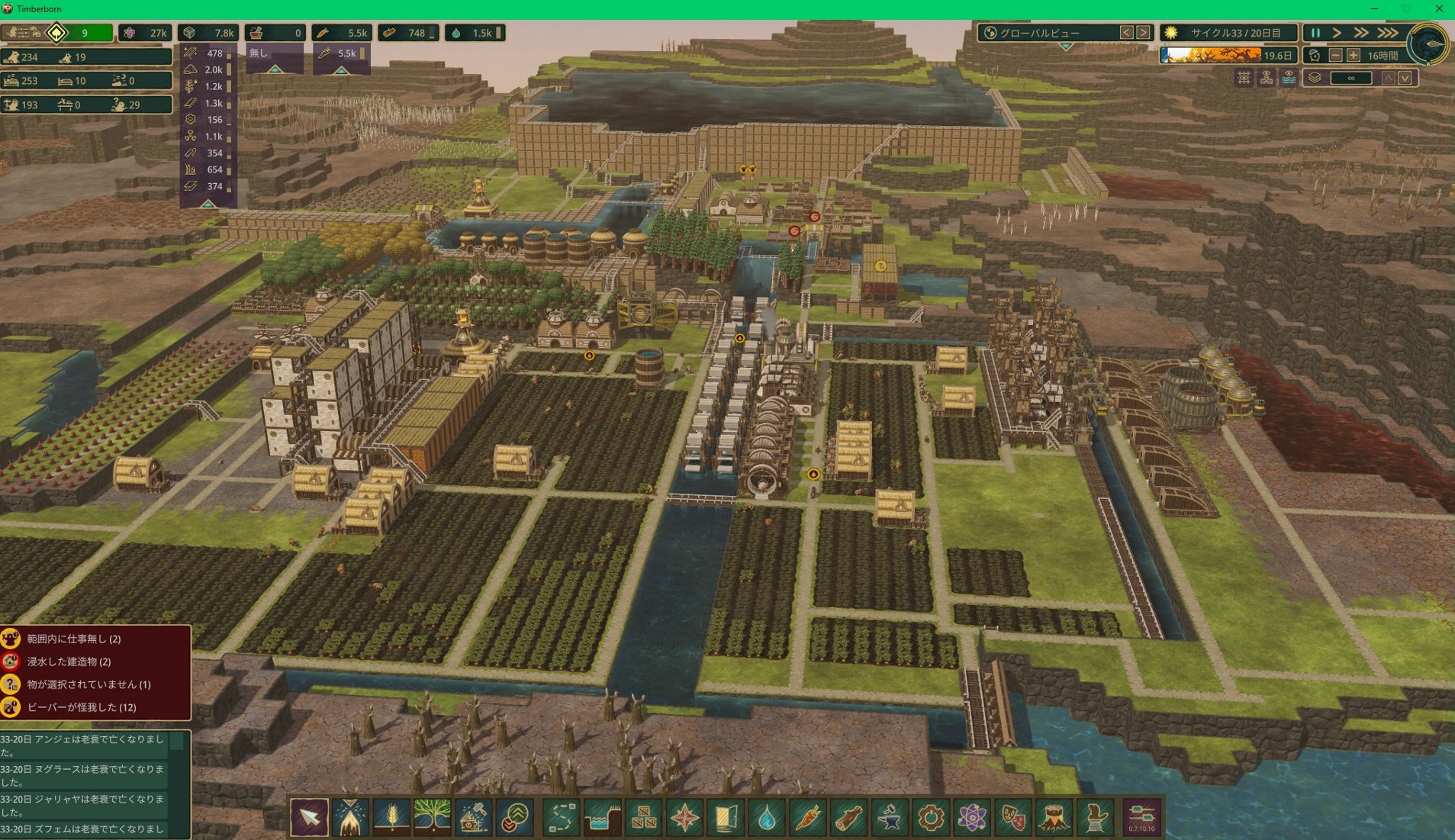Open the water droplet building category
This screenshot has width=1455, height=840.
click(x=767, y=818)
